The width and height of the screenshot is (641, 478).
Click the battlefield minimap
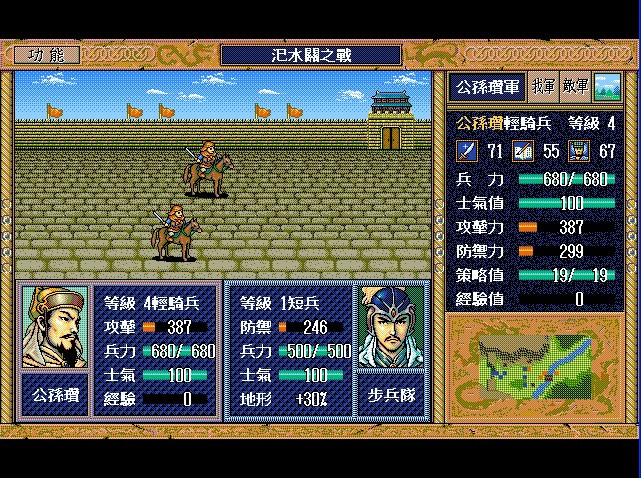pos(537,366)
